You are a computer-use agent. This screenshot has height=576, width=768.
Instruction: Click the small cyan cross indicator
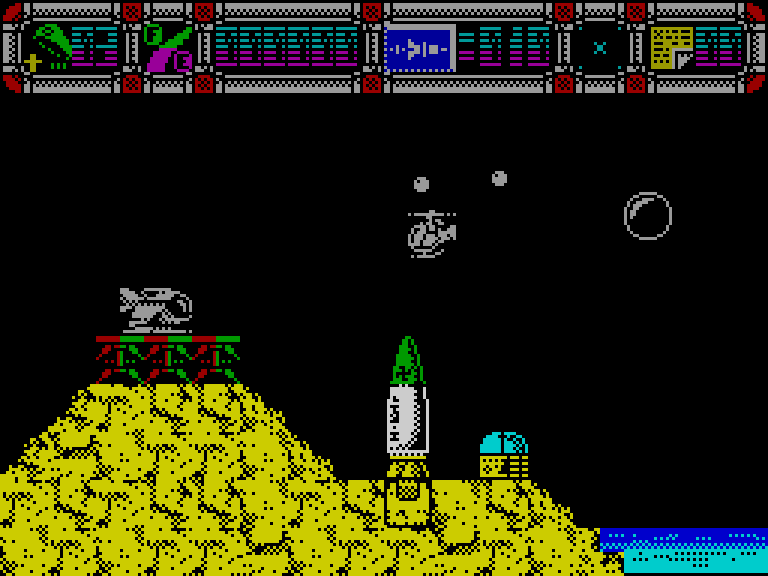[x=600, y=47]
